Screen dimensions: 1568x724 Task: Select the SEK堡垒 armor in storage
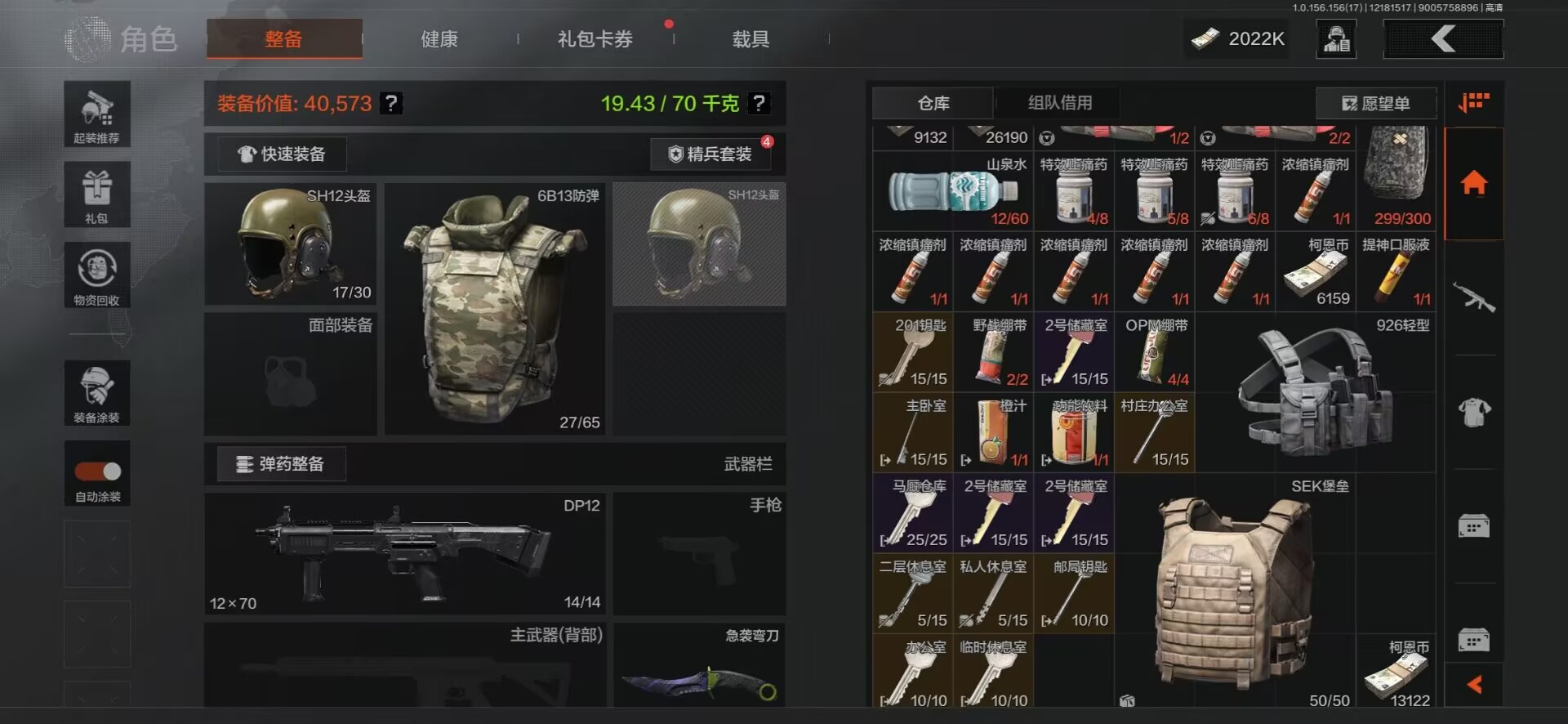1235,592
